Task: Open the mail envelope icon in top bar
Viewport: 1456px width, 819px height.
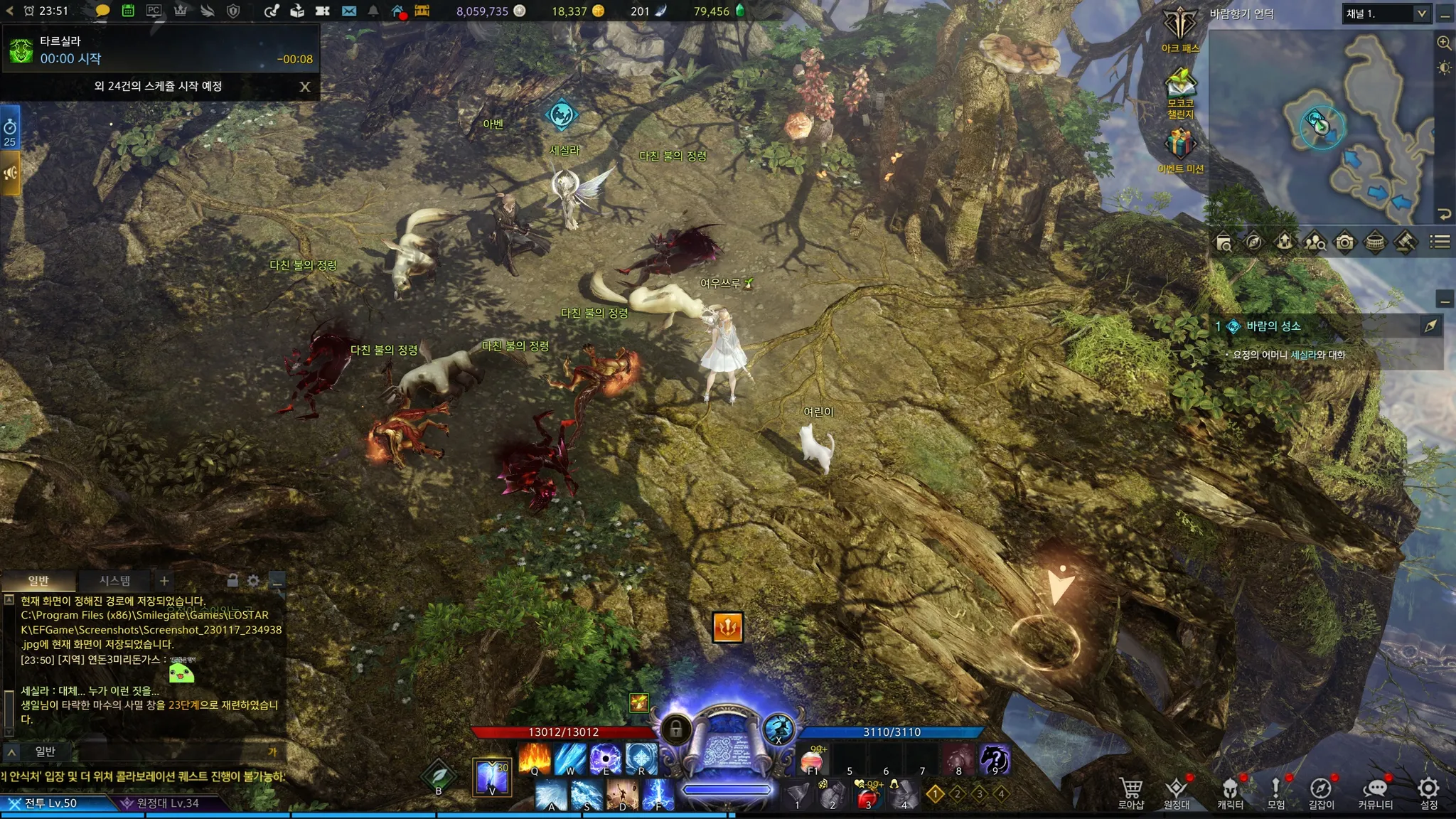Action: [x=348, y=11]
